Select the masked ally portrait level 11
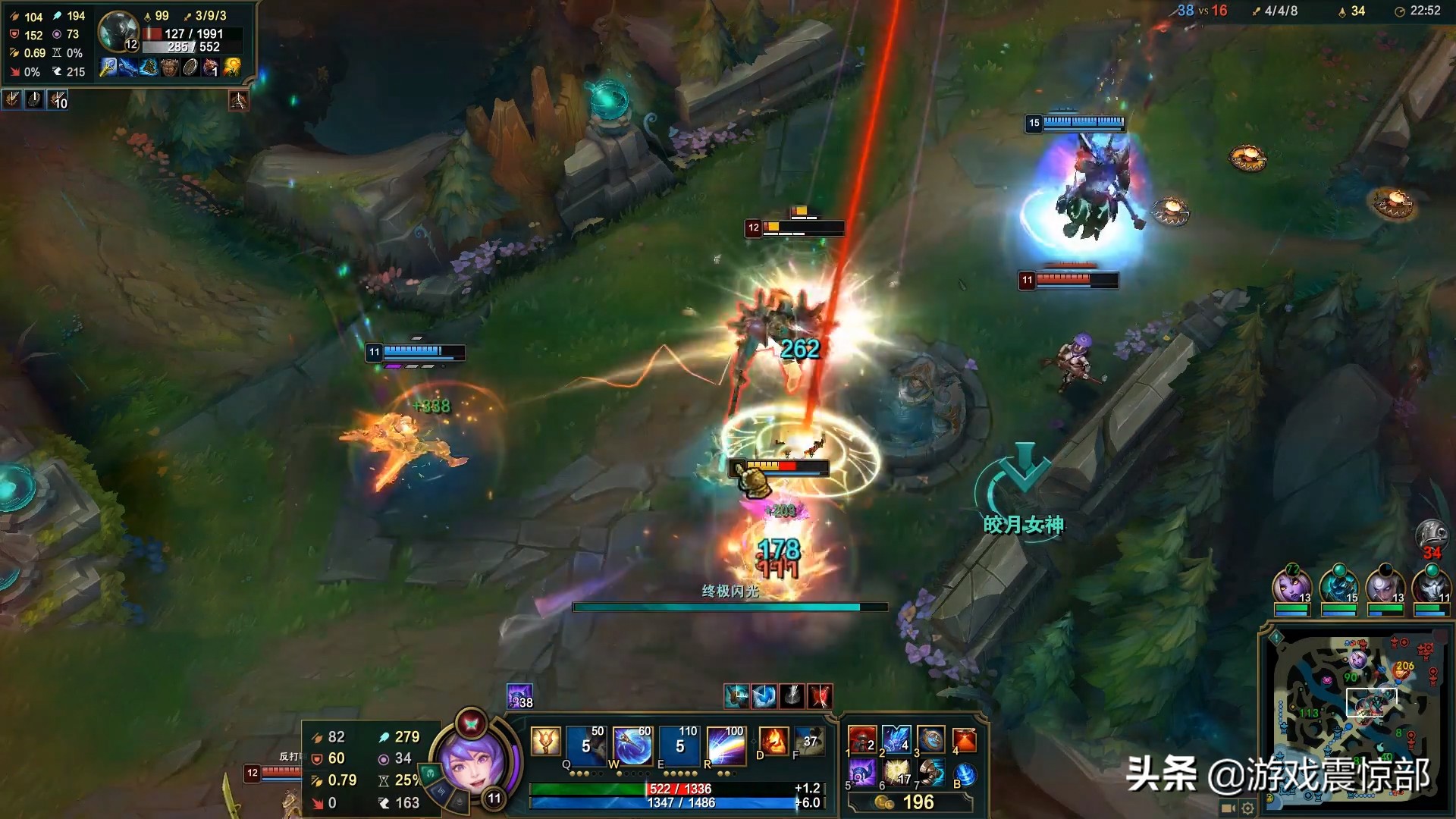The width and height of the screenshot is (1456, 819). tap(1431, 585)
